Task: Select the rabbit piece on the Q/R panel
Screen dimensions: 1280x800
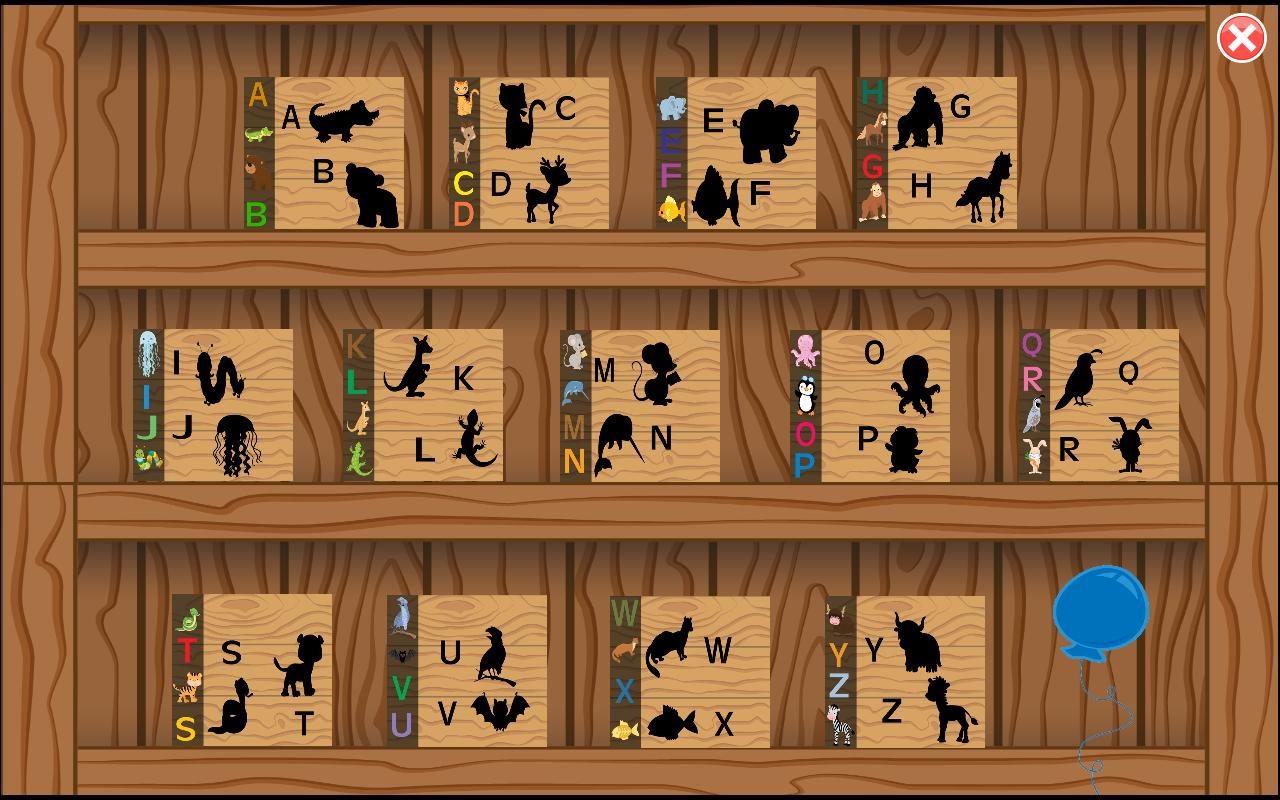Action: [1033, 455]
